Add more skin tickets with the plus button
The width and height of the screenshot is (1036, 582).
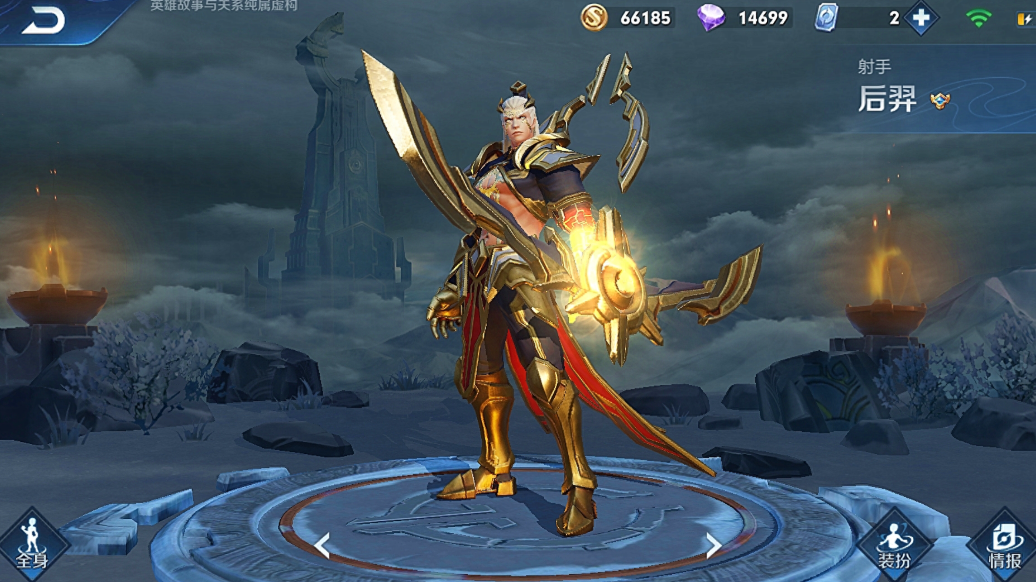921,18
